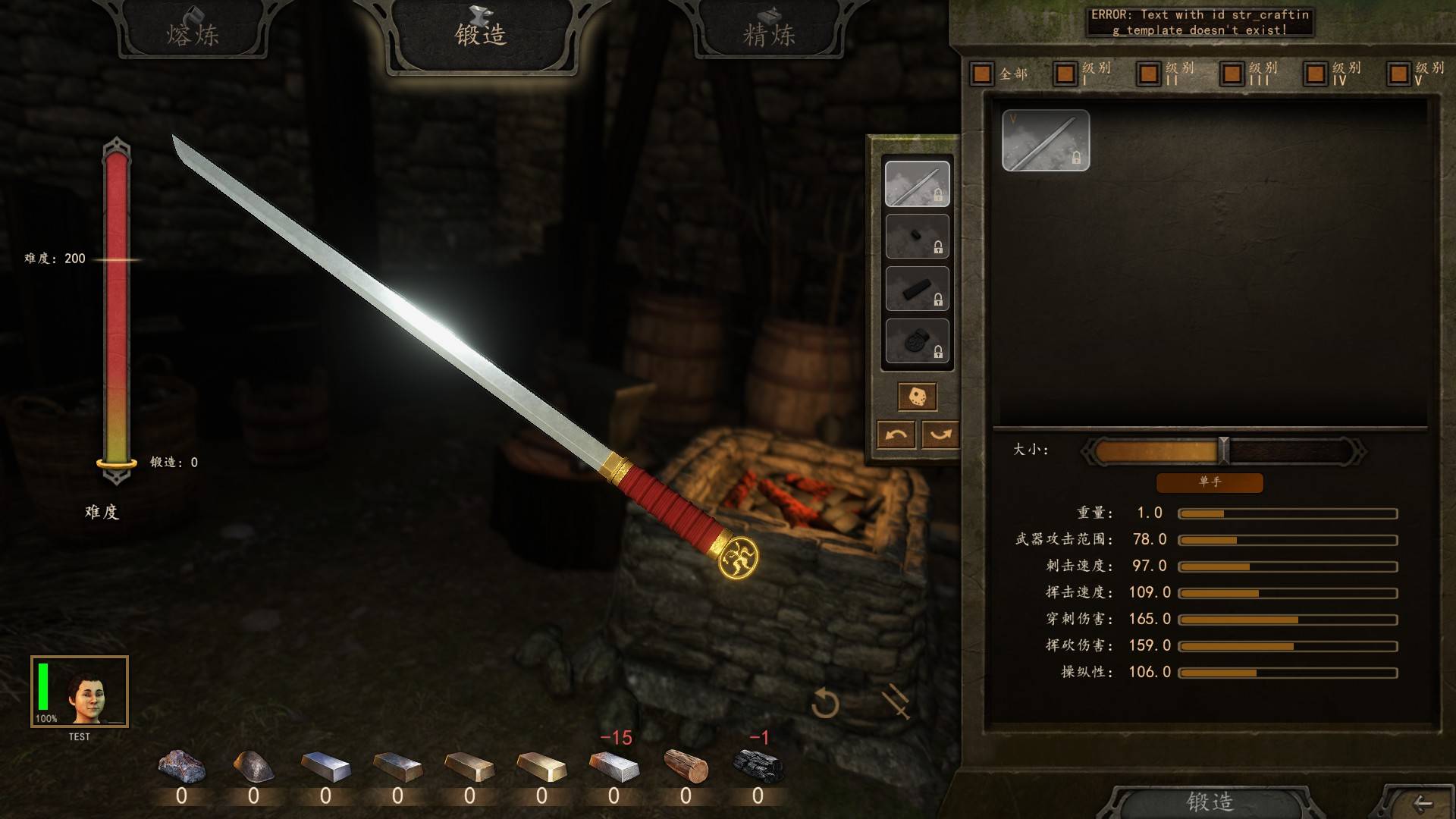
Task: Check the 级别 II tier filter
Action: (x=1149, y=74)
